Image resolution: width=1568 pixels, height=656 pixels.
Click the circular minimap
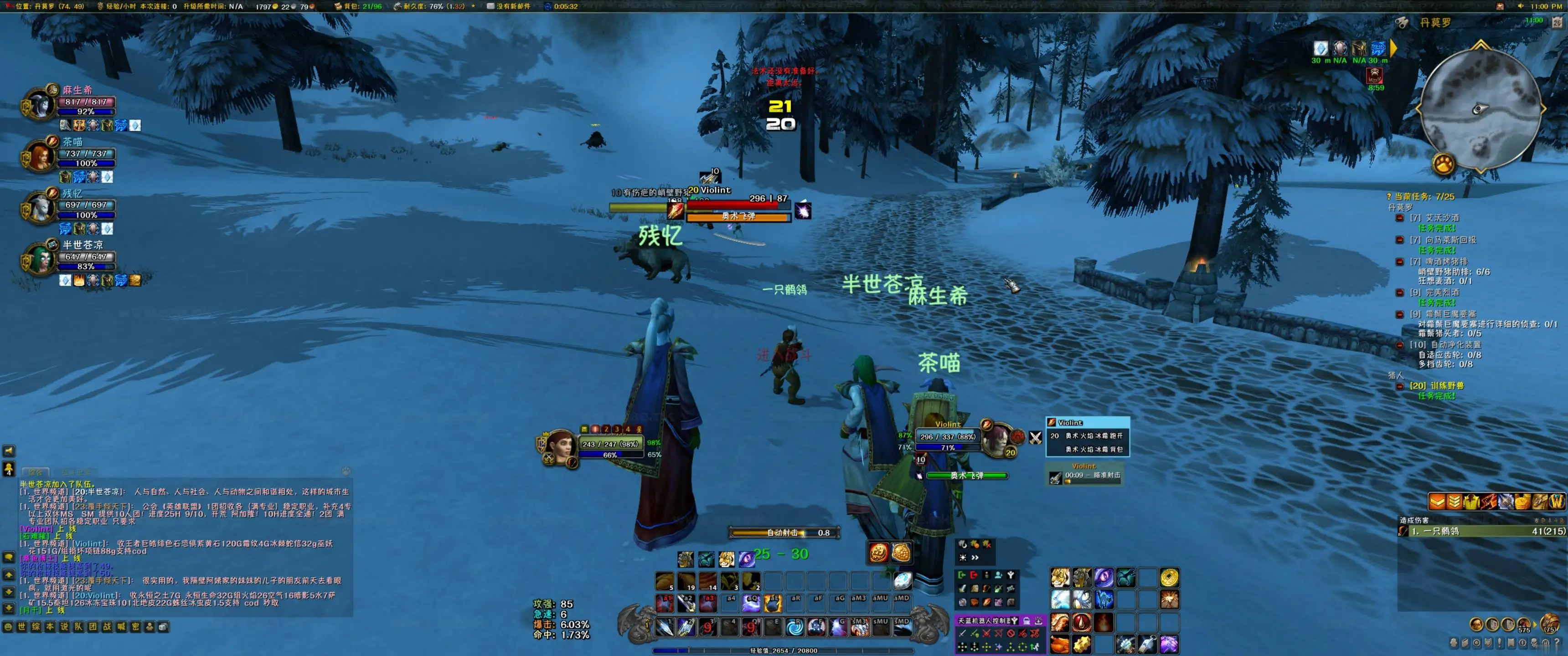(x=1480, y=108)
